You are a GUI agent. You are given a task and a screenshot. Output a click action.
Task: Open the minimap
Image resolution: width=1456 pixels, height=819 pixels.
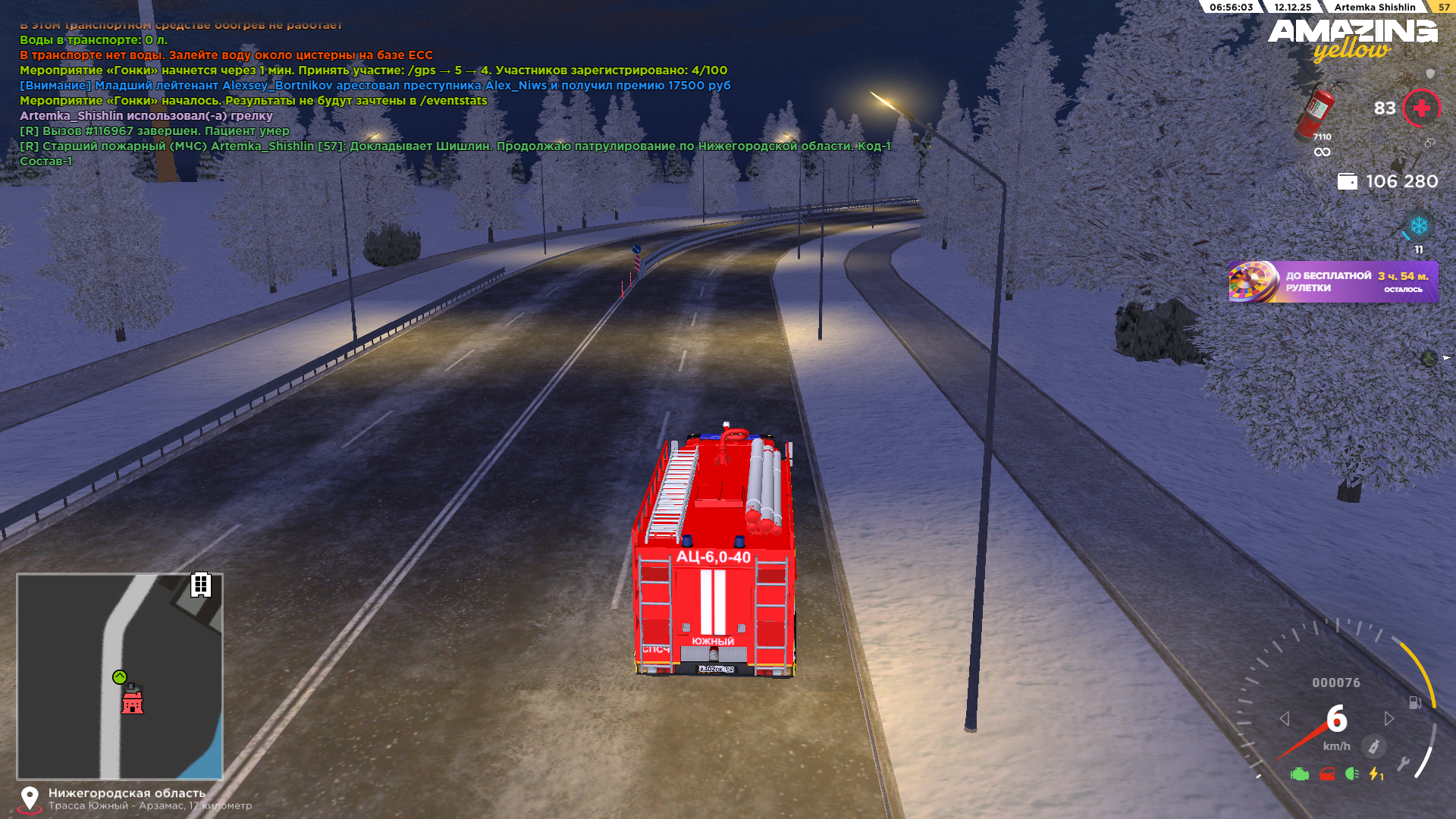click(120, 676)
